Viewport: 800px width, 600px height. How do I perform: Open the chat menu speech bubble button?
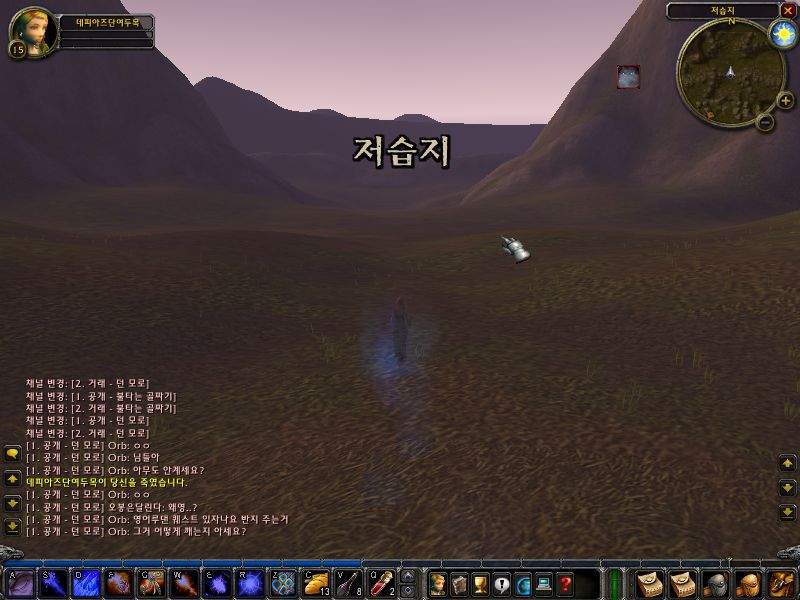12,454
